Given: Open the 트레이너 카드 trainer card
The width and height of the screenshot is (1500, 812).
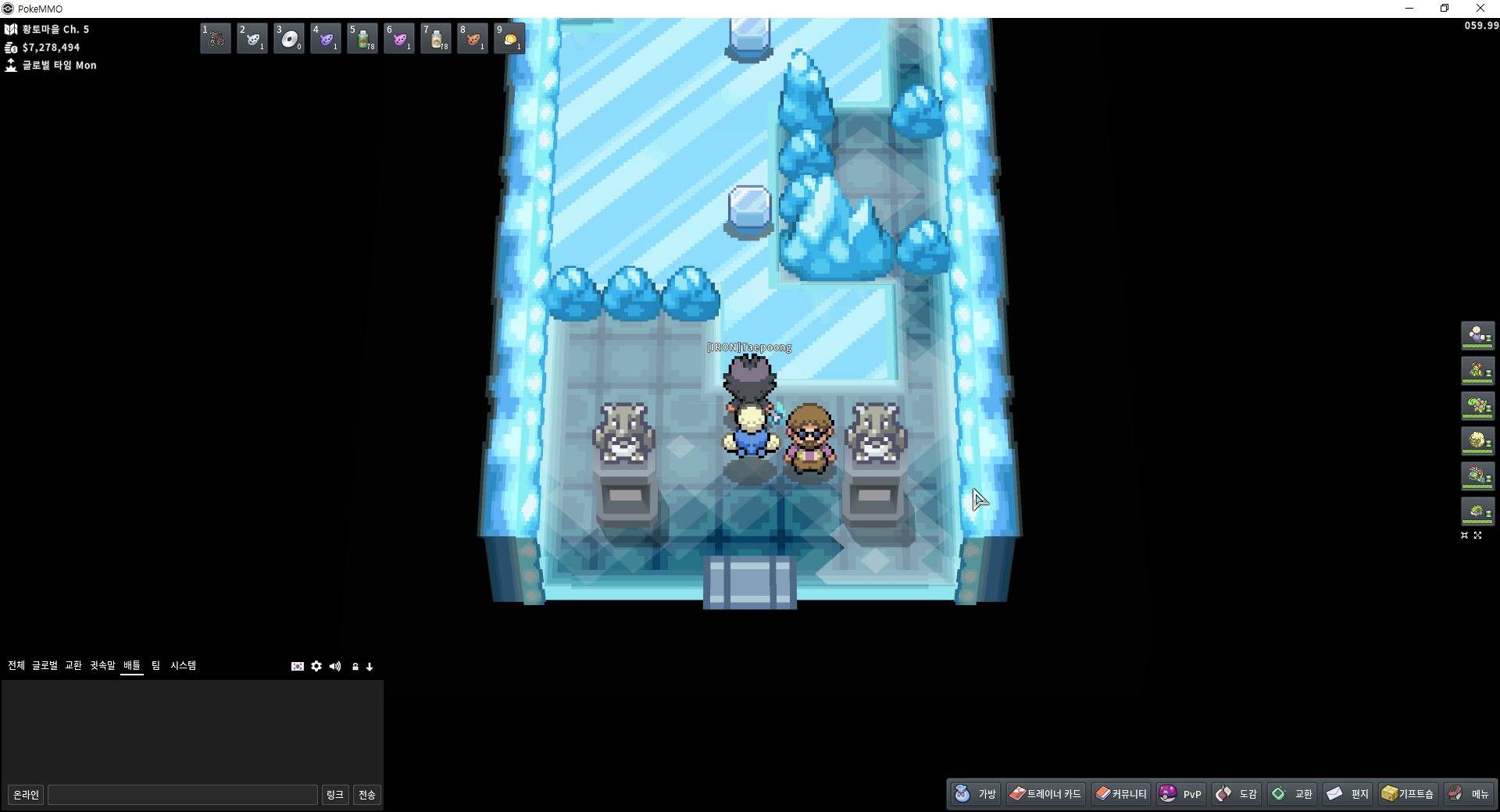Looking at the screenshot, I should tap(1045, 794).
